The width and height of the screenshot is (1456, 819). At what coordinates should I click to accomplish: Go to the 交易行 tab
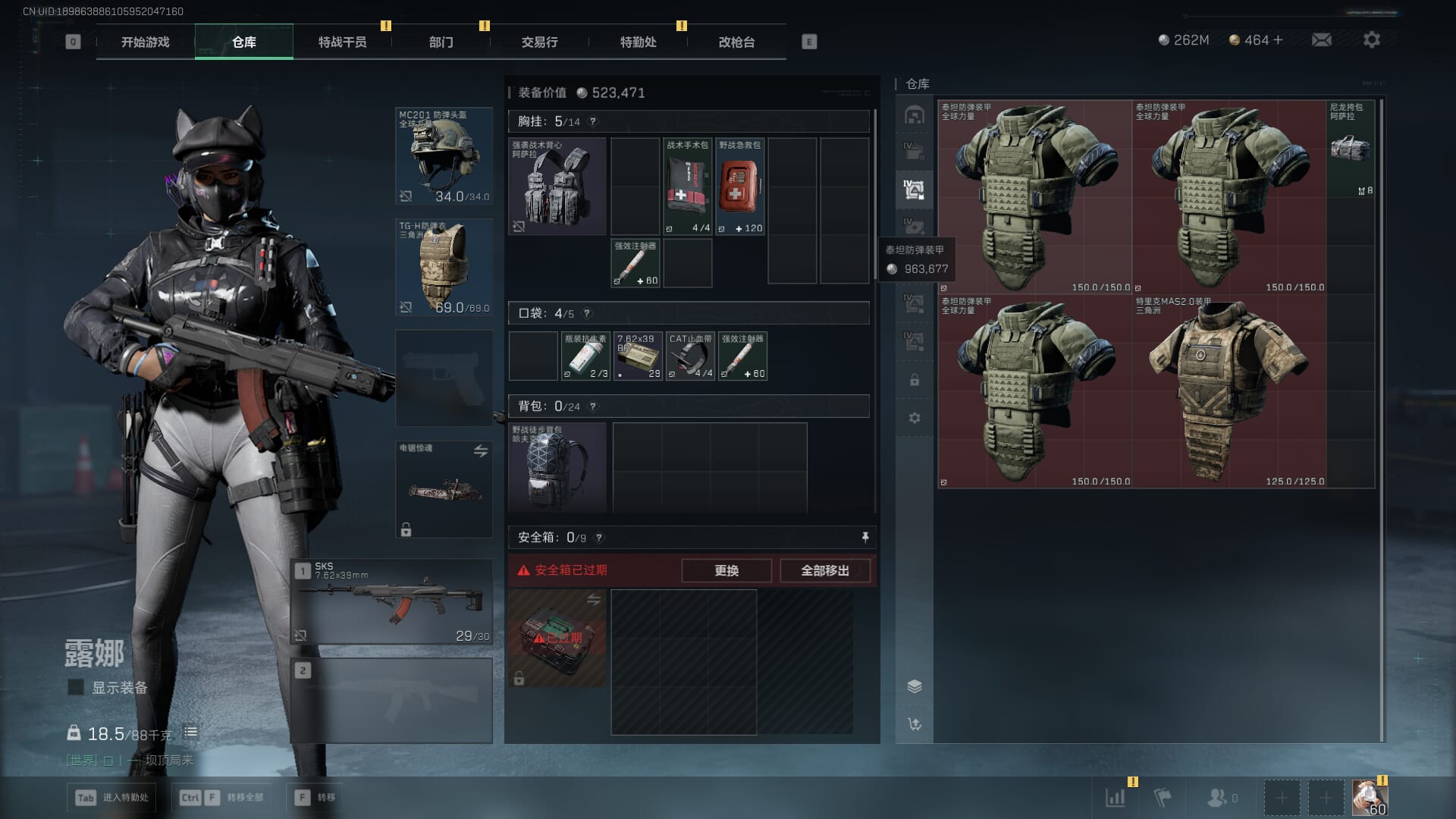(539, 42)
